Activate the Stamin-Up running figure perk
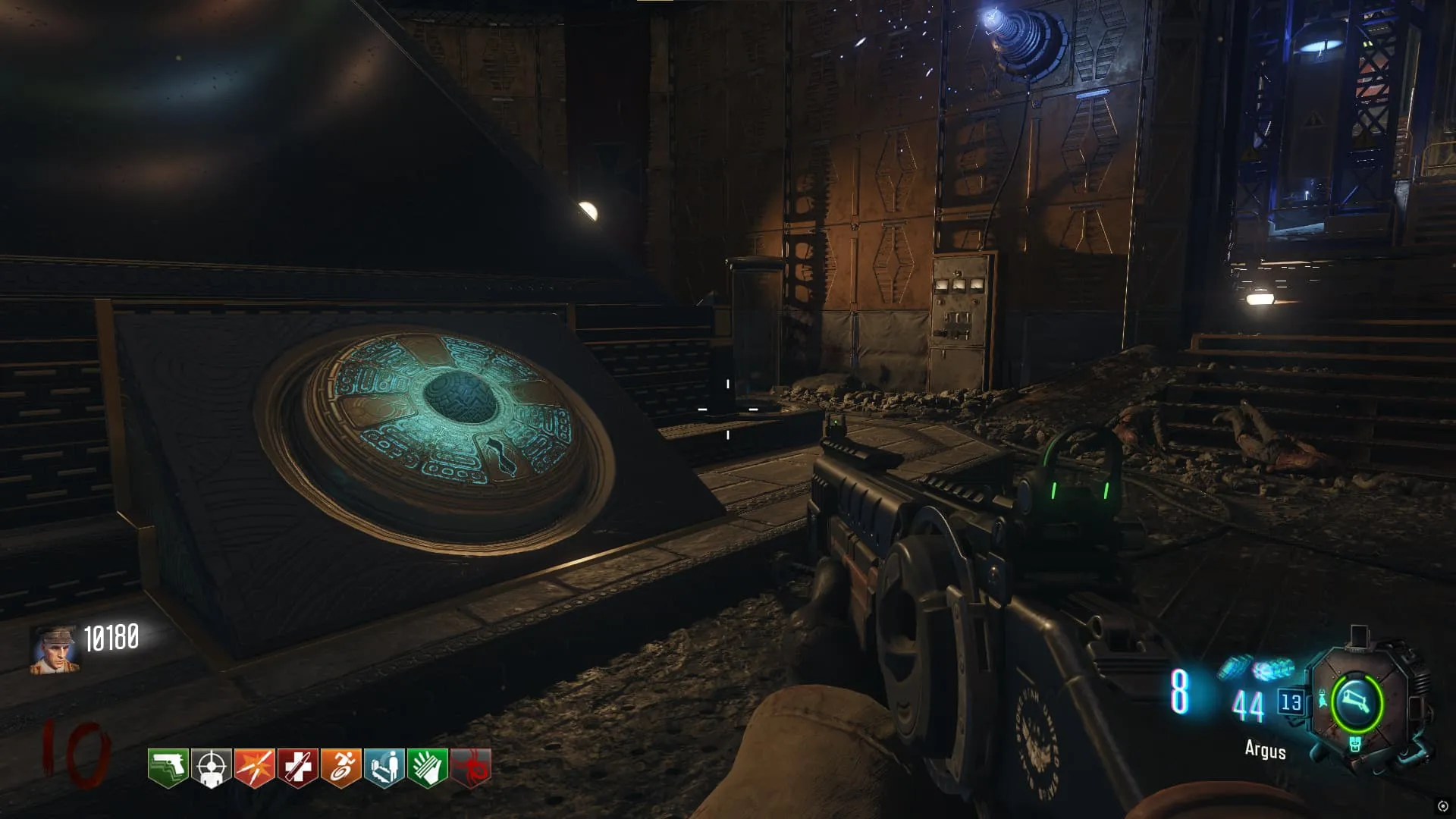This screenshot has width=1456, height=819. (341, 767)
